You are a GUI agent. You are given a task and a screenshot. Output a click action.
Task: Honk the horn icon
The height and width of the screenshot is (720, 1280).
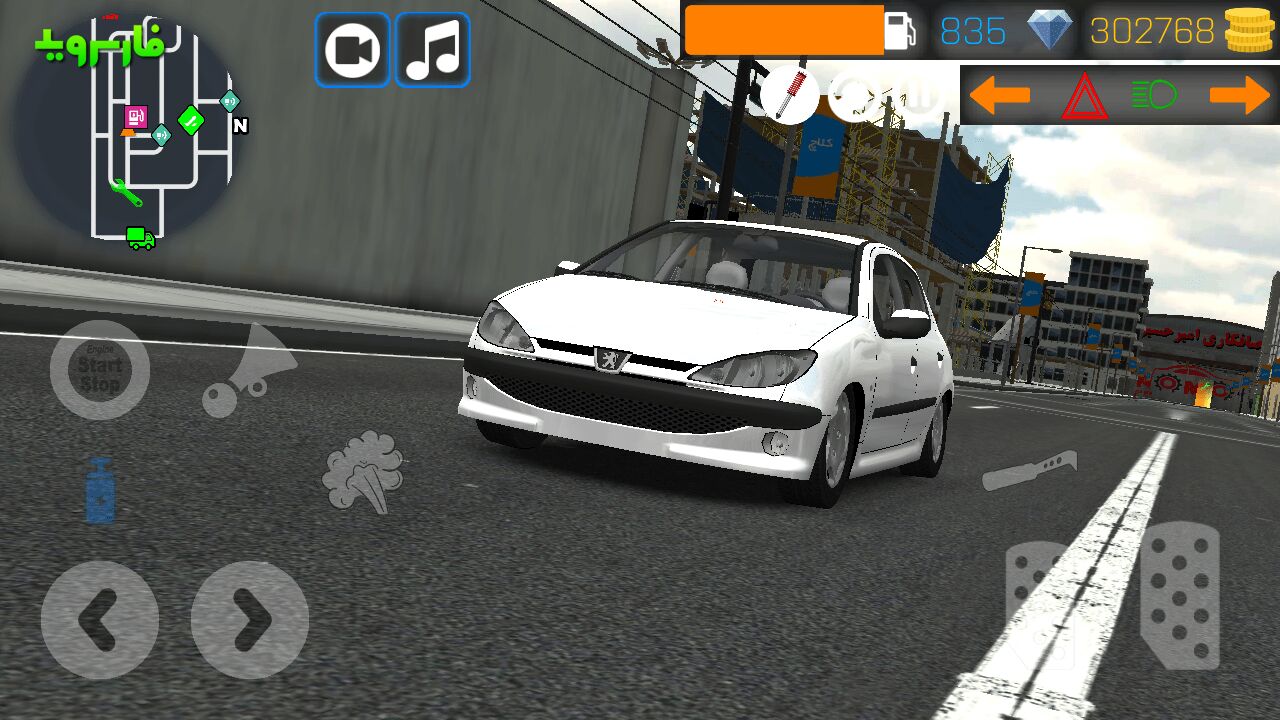[x=248, y=370]
